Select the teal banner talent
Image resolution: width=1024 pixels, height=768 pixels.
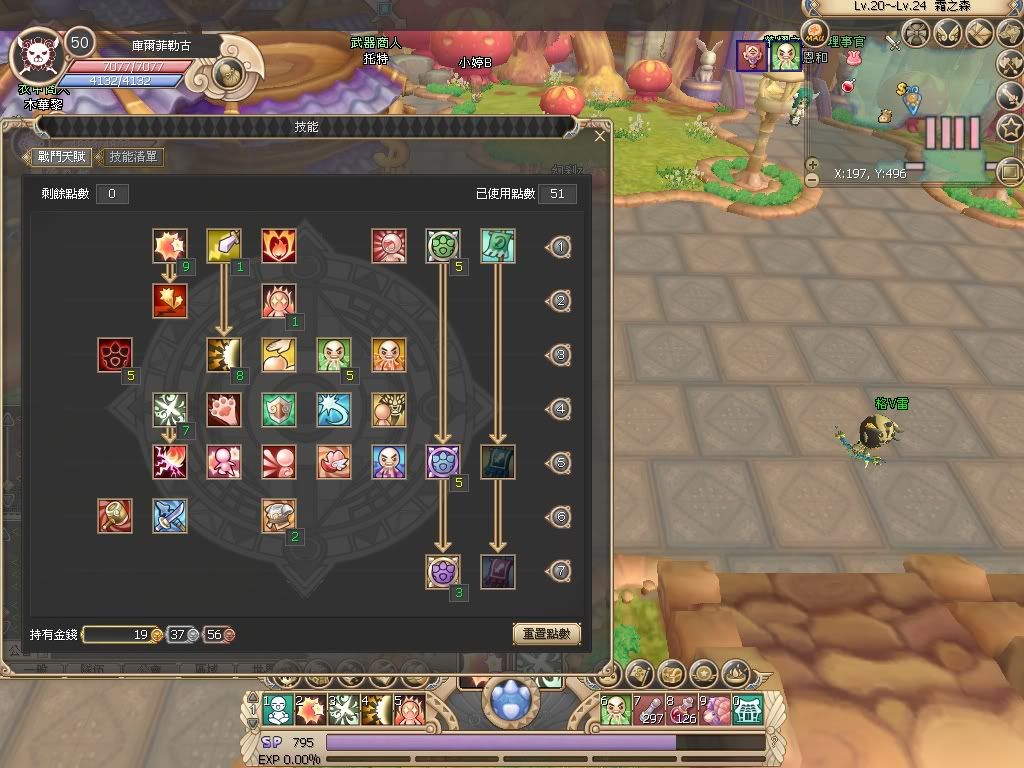click(x=497, y=246)
